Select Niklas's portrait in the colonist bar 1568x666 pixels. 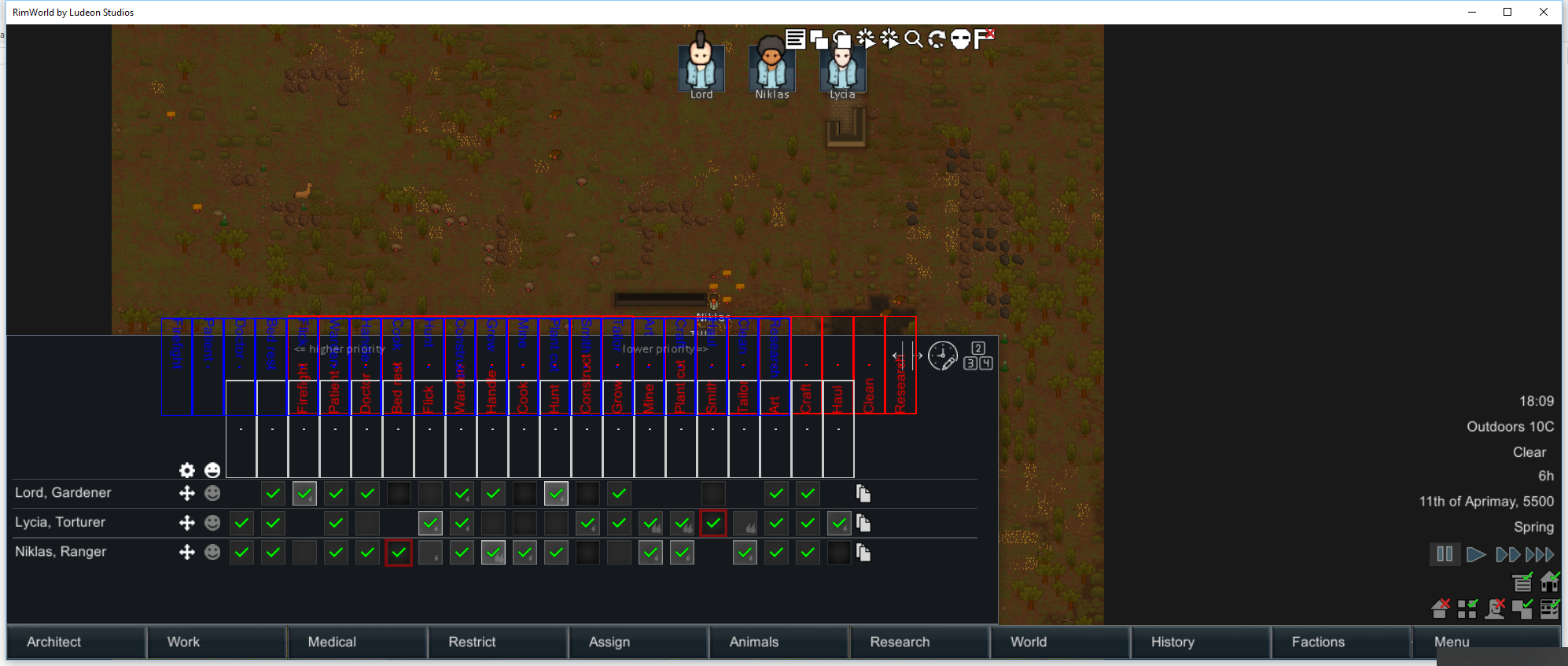point(771,66)
